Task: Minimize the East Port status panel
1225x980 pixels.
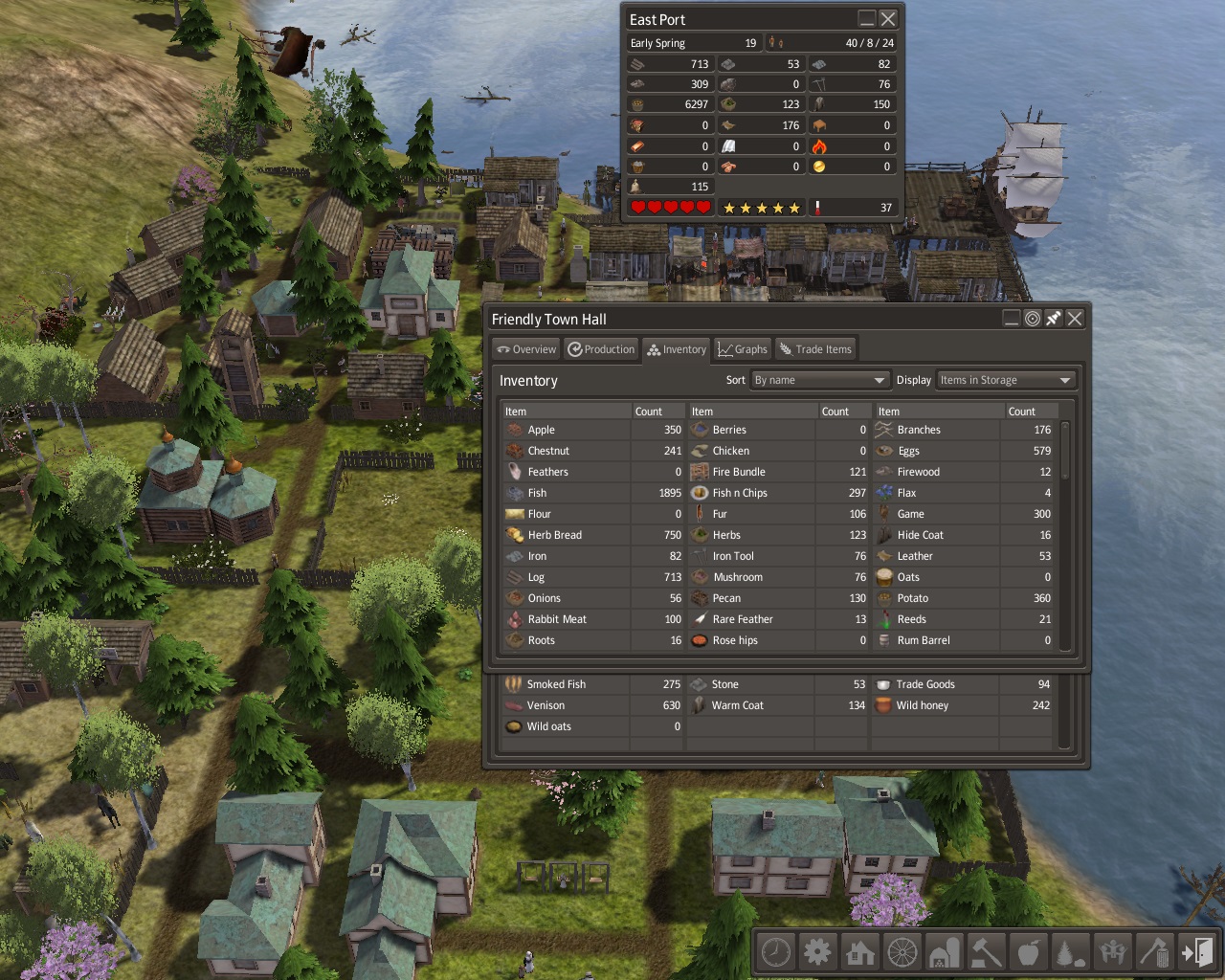Action: (x=866, y=19)
